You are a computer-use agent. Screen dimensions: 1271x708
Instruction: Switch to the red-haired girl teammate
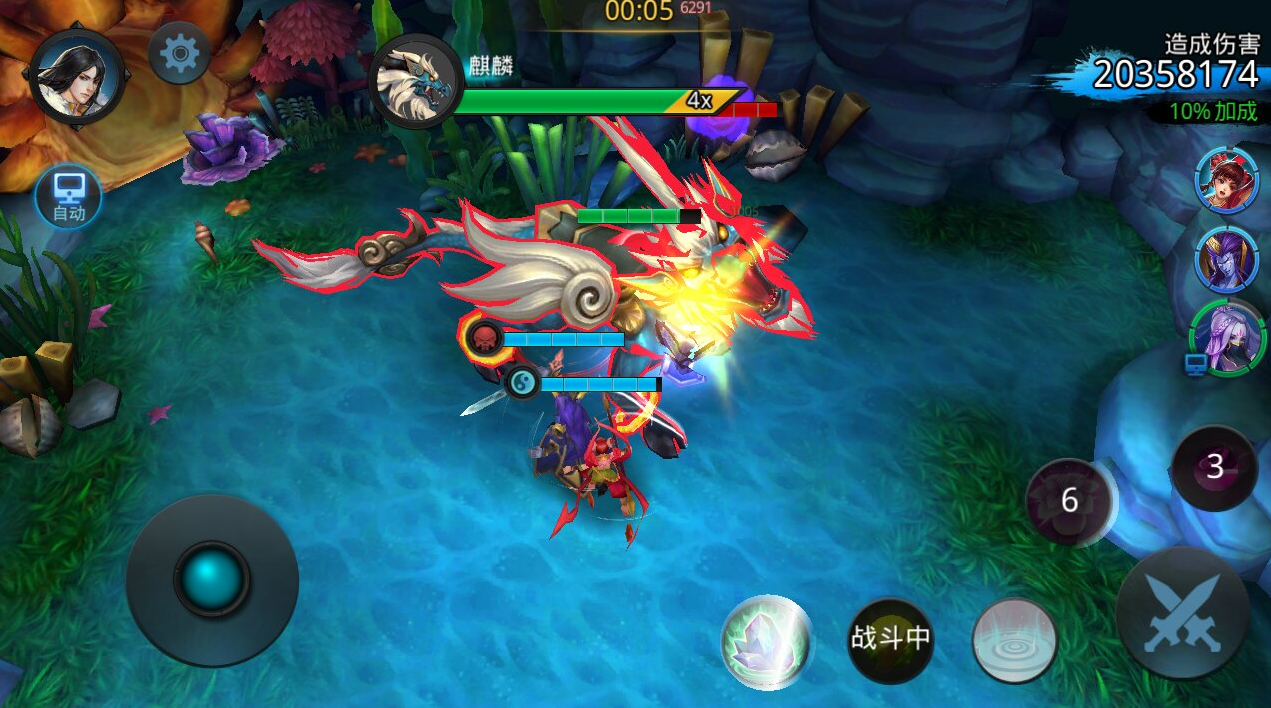point(1224,180)
